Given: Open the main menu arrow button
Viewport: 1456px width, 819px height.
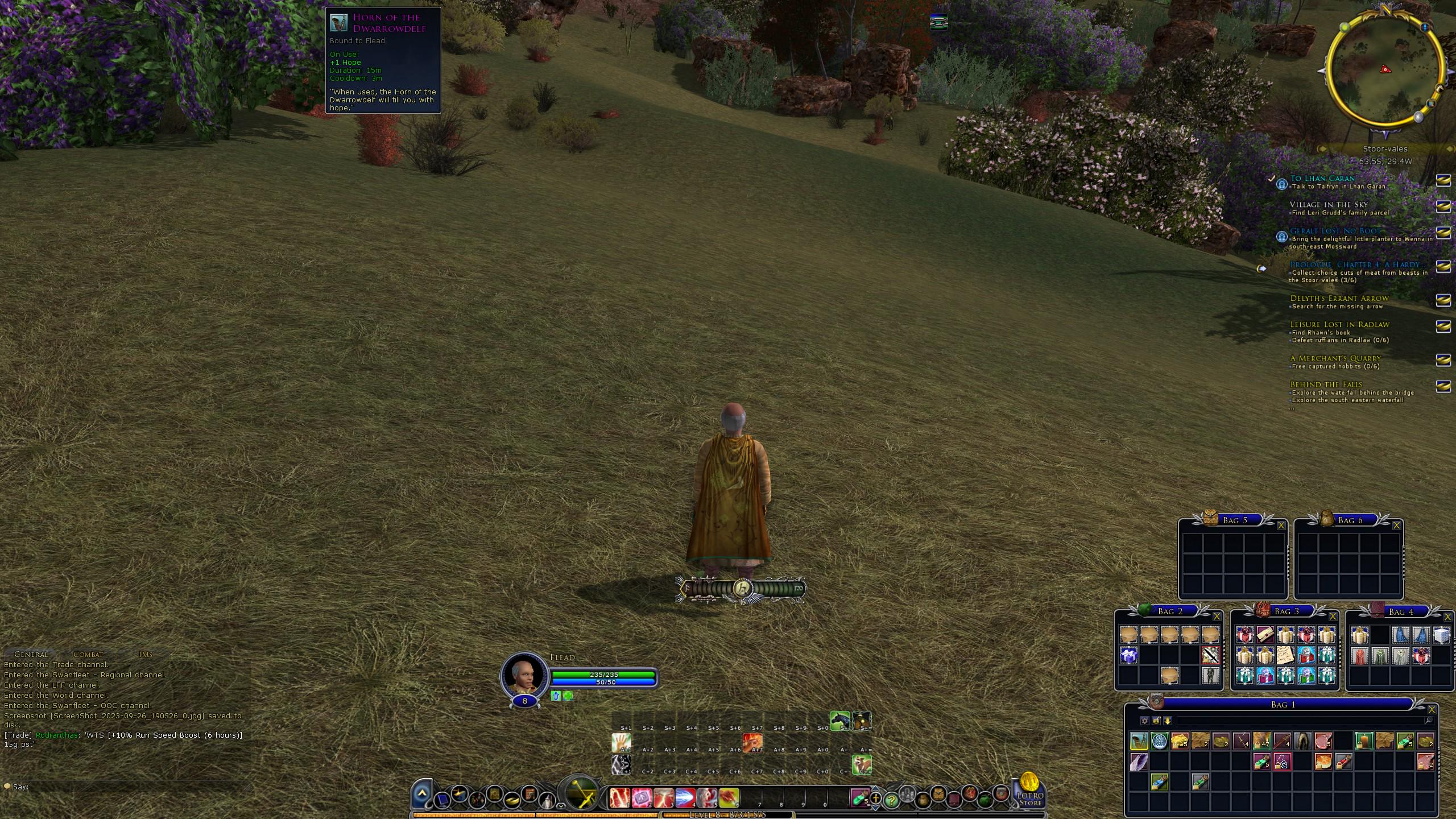Looking at the screenshot, I should 422,793.
